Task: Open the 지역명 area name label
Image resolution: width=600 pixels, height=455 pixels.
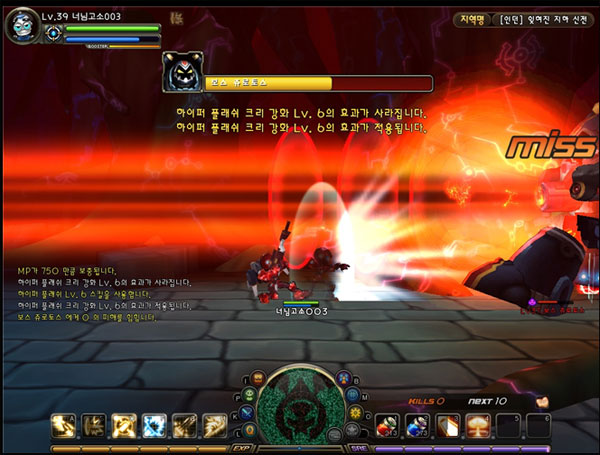Action: pos(472,20)
